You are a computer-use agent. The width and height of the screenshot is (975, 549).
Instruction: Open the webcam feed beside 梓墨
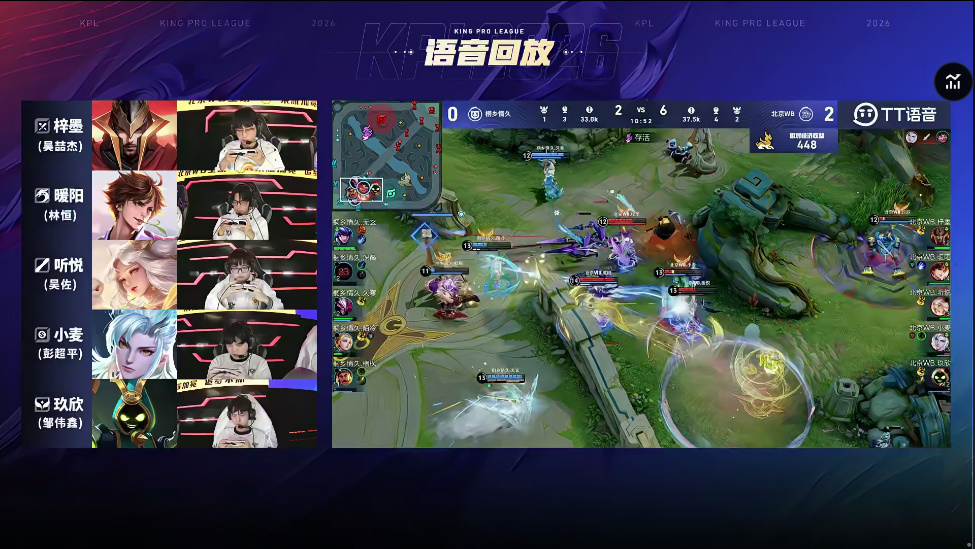tap(248, 134)
